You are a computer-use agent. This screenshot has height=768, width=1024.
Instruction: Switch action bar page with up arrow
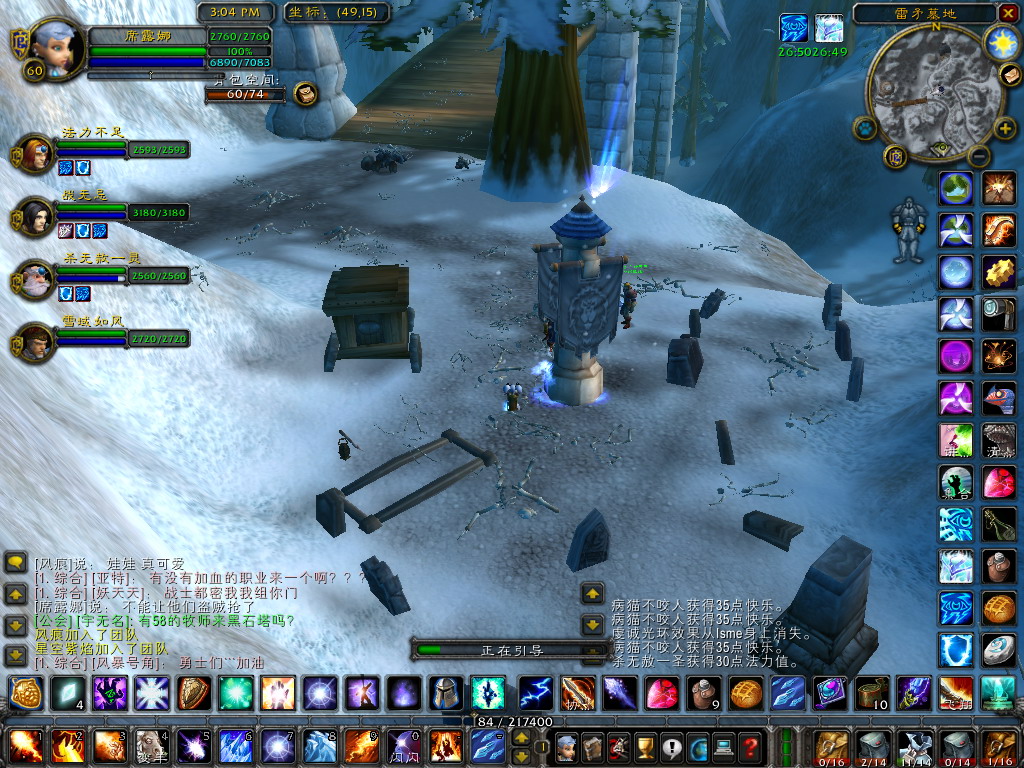tap(521, 738)
